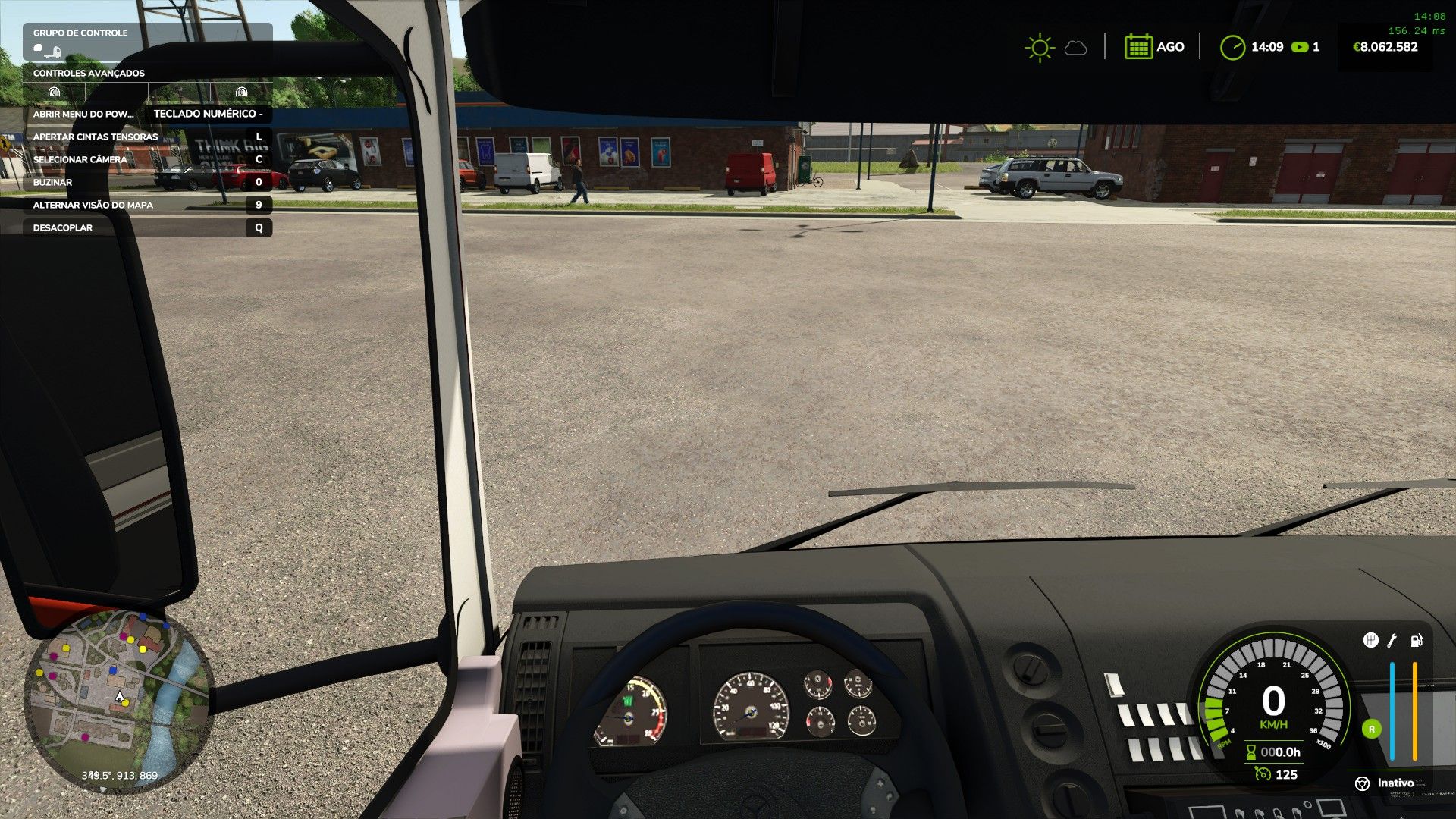The height and width of the screenshot is (819, 1456).
Task: Click the Controles Avançados header
Action: (x=89, y=73)
